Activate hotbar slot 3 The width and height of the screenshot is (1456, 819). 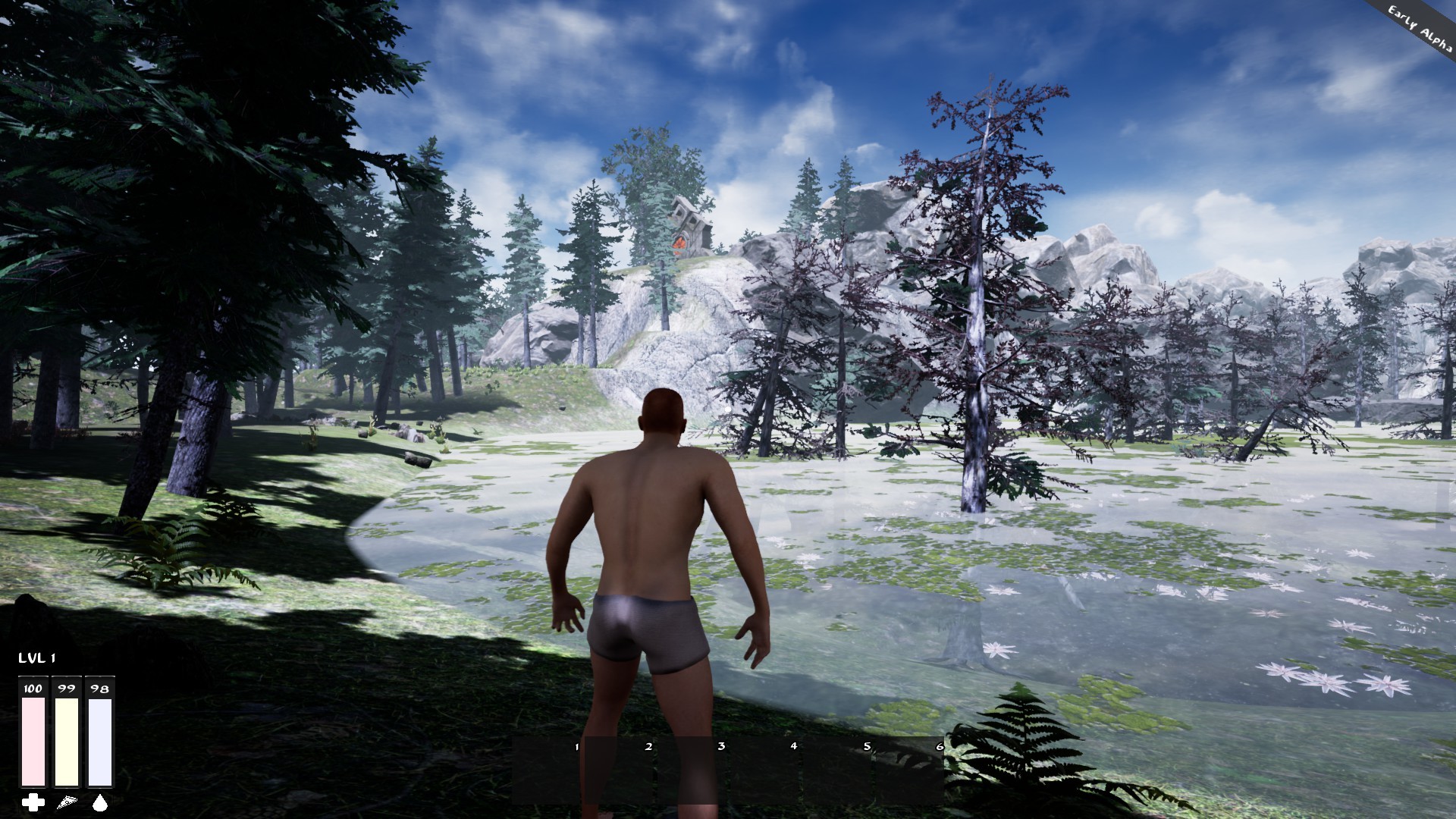(x=692, y=770)
